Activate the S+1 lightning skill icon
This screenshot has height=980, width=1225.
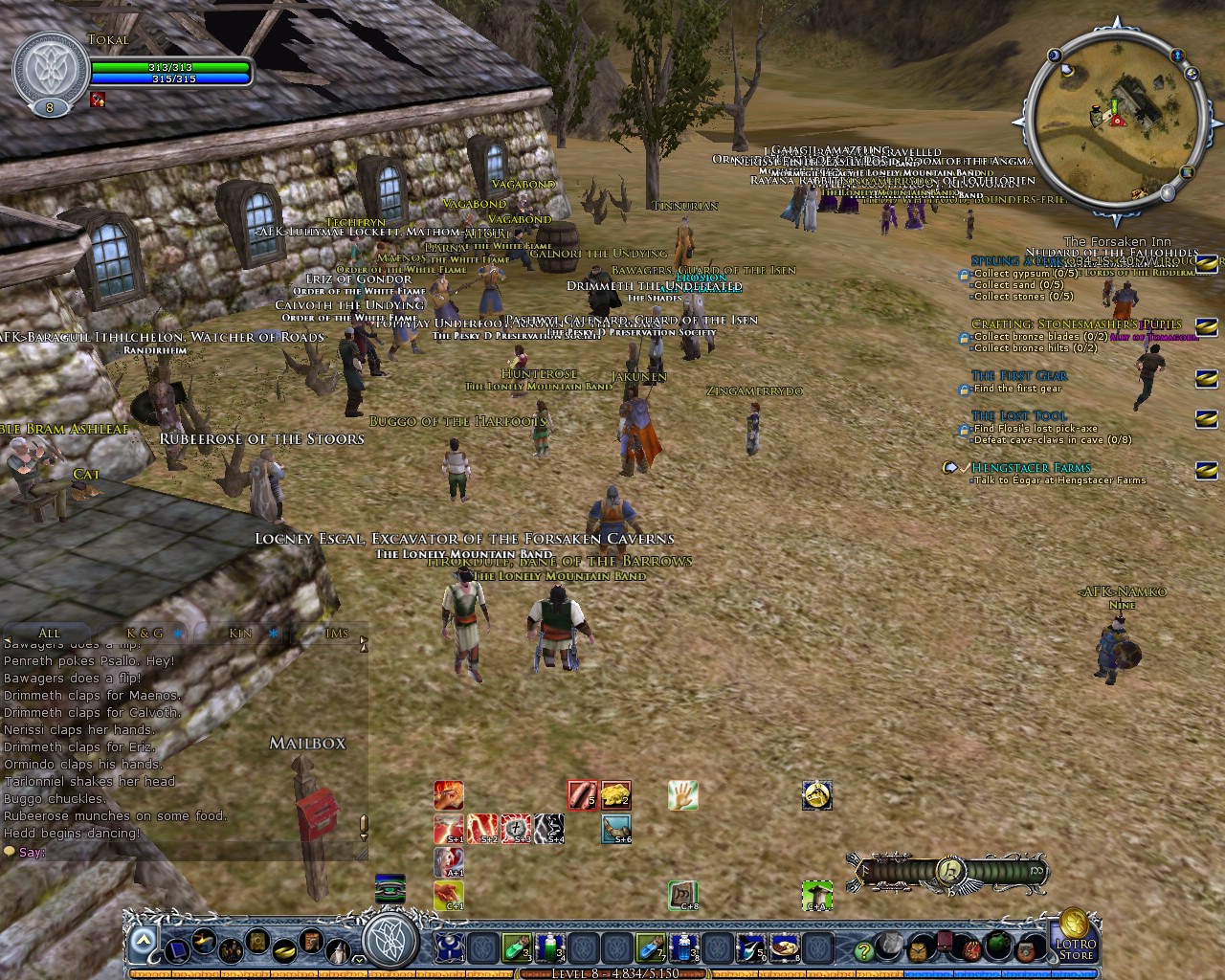tap(448, 831)
